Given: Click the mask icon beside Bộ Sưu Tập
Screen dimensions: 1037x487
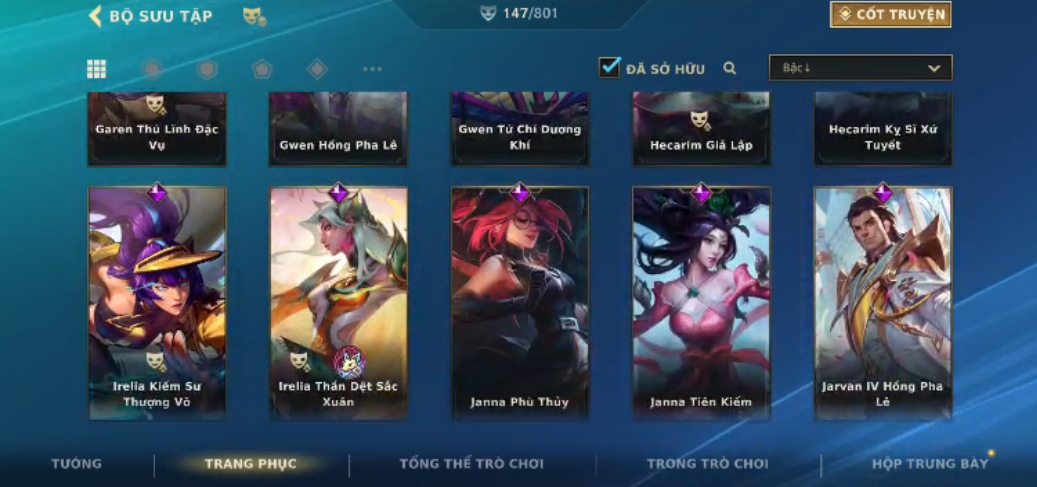Looking at the screenshot, I should tap(254, 16).
